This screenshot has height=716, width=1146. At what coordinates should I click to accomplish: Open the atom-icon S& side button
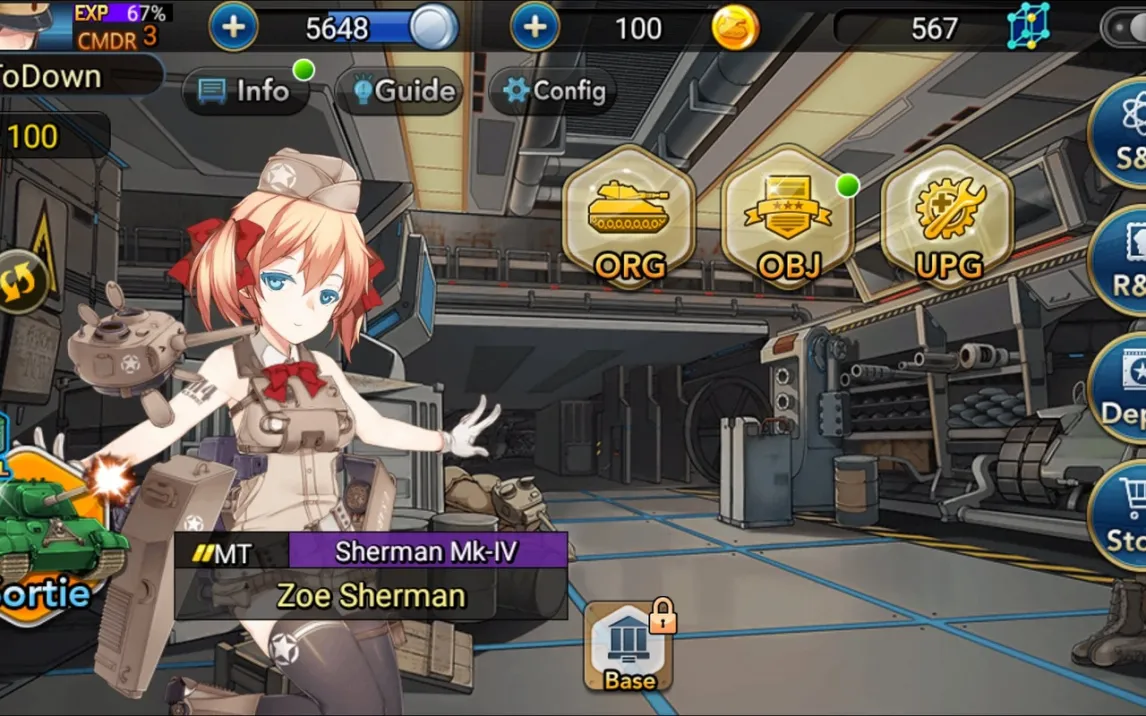(1120, 135)
